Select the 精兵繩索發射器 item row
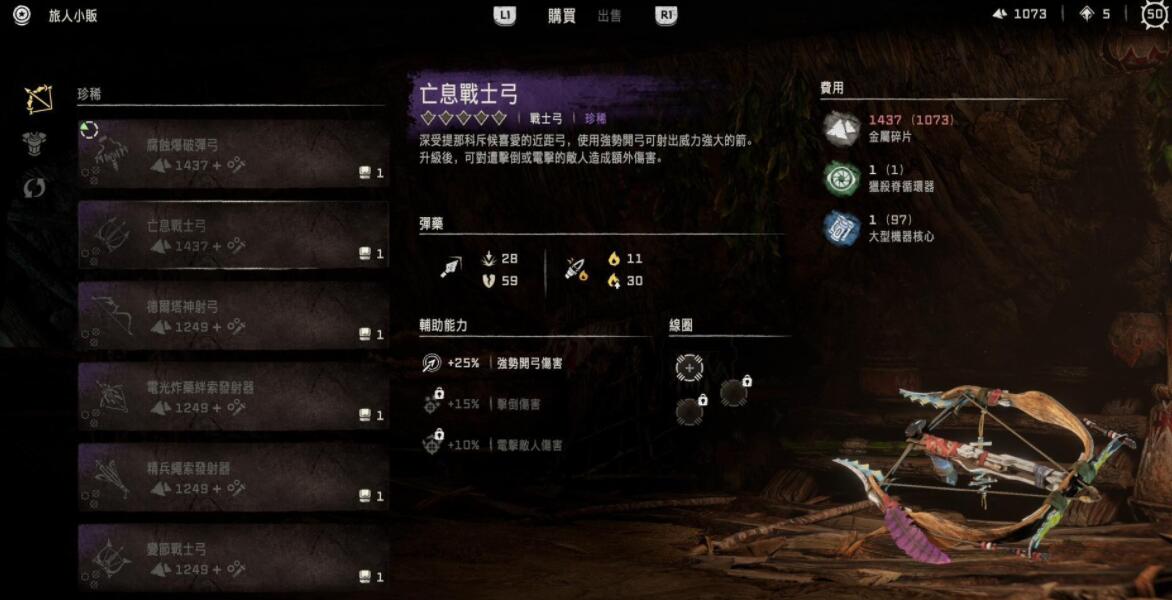This screenshot has height=600, width=1172. click(233, 478)
